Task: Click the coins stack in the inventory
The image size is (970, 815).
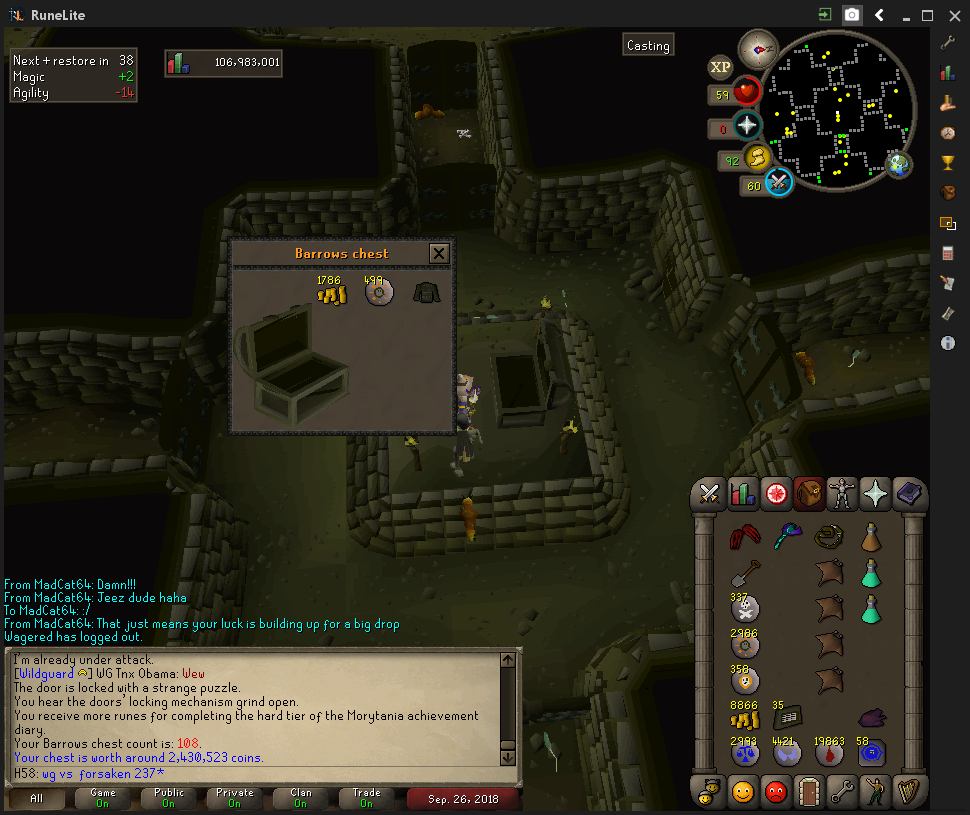Action: [743, 718]
